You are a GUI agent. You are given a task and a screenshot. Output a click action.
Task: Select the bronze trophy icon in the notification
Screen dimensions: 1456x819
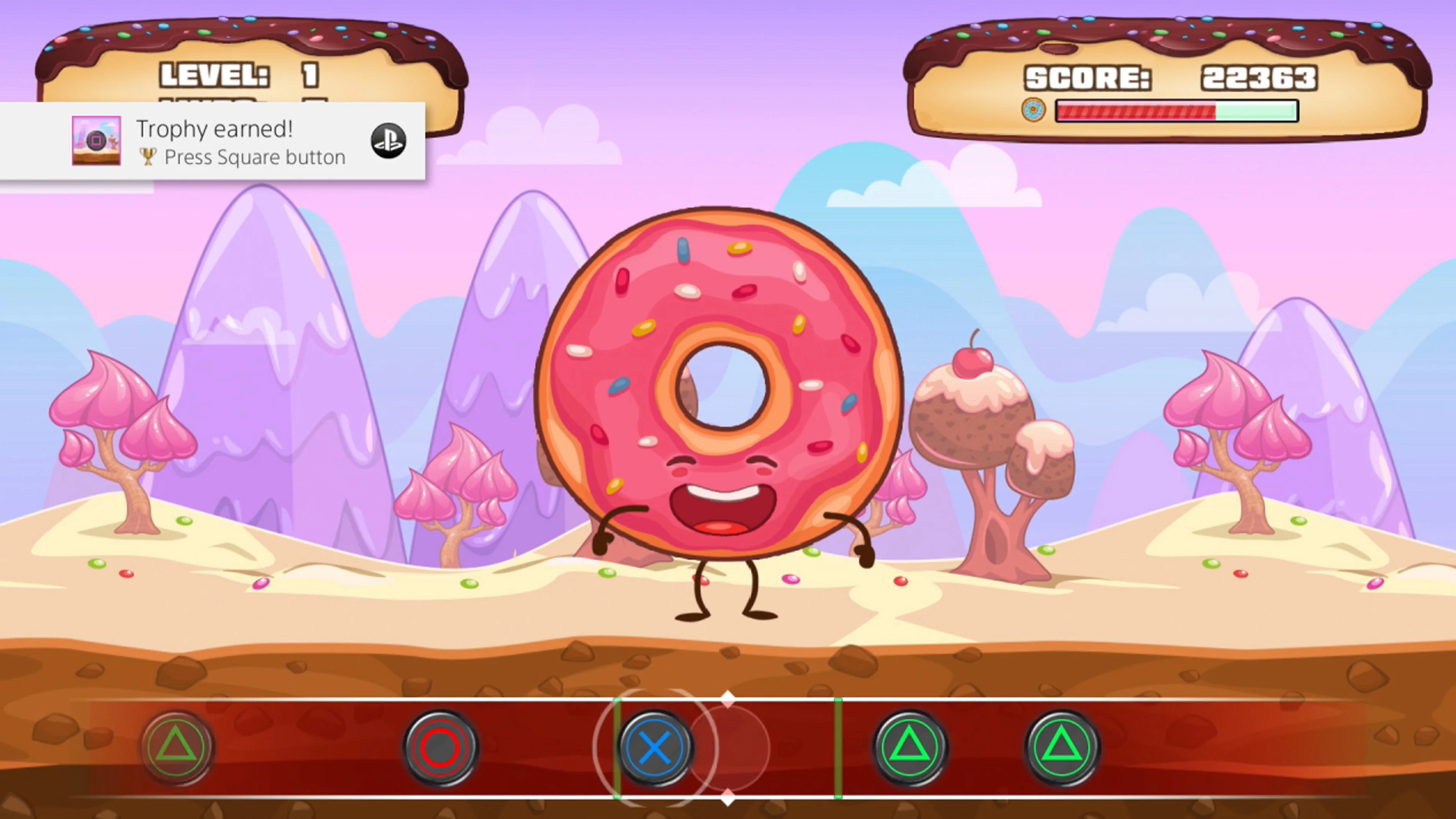pos(149,157)
